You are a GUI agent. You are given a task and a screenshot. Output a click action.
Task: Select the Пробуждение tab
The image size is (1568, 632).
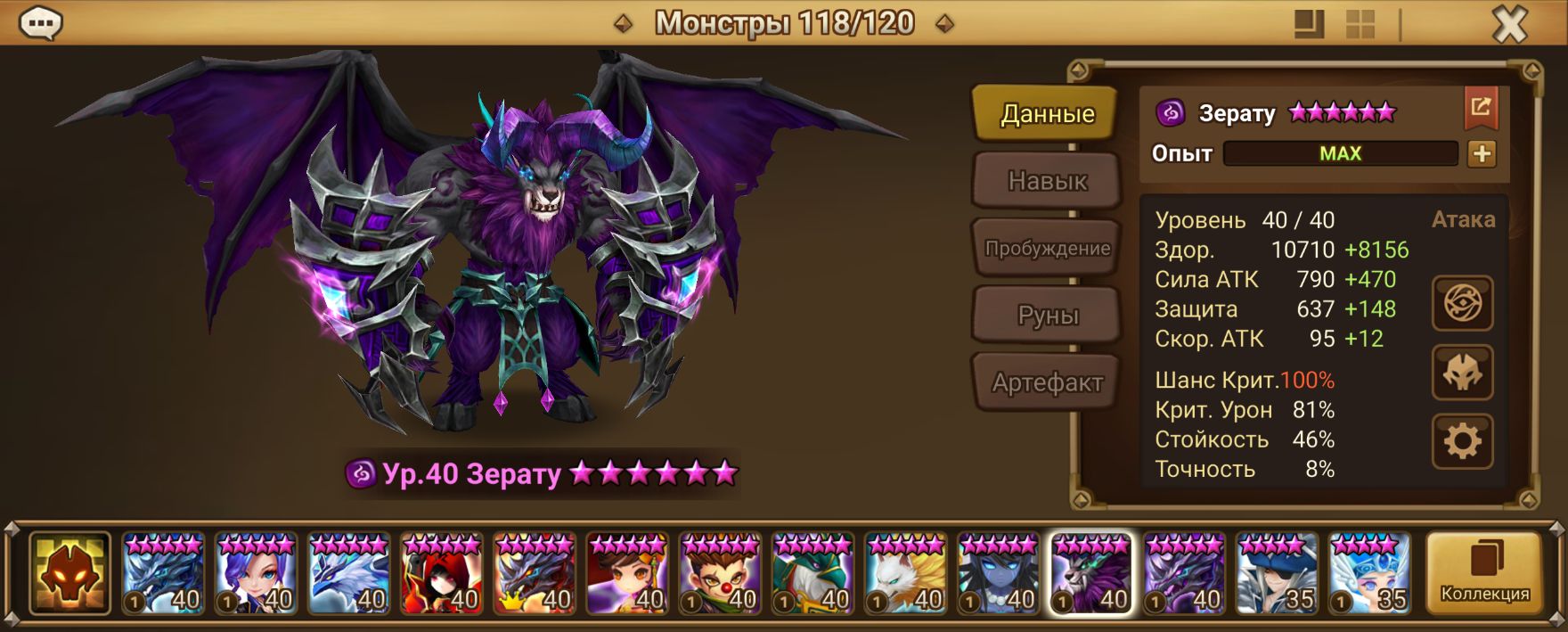(x=1046, y=248)
